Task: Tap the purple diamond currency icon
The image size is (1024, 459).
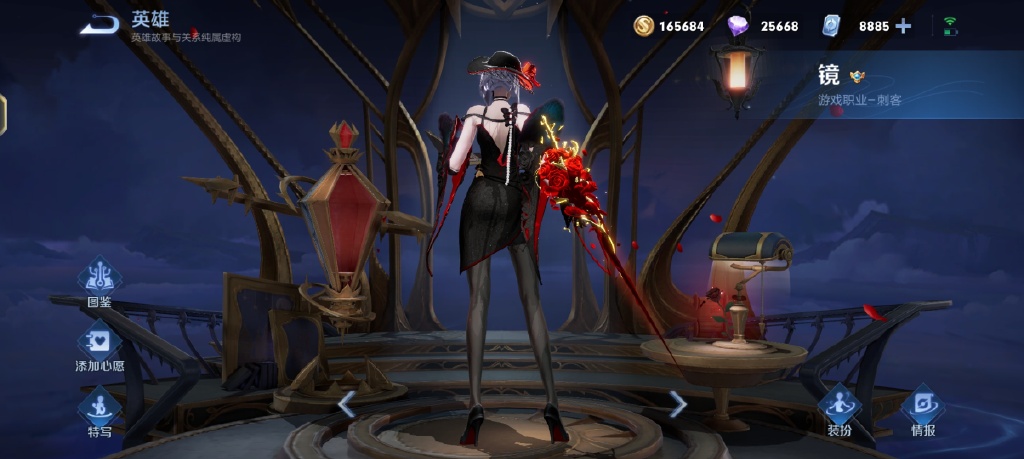Action: tap(738, 26)
